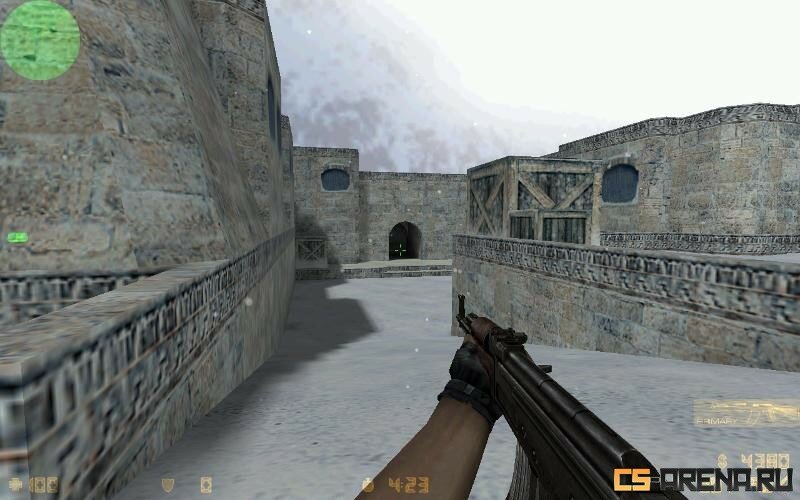Viewport: 800px width, 500px height.
Task: Click the health cross icon
Action: (x=14, y=485)
